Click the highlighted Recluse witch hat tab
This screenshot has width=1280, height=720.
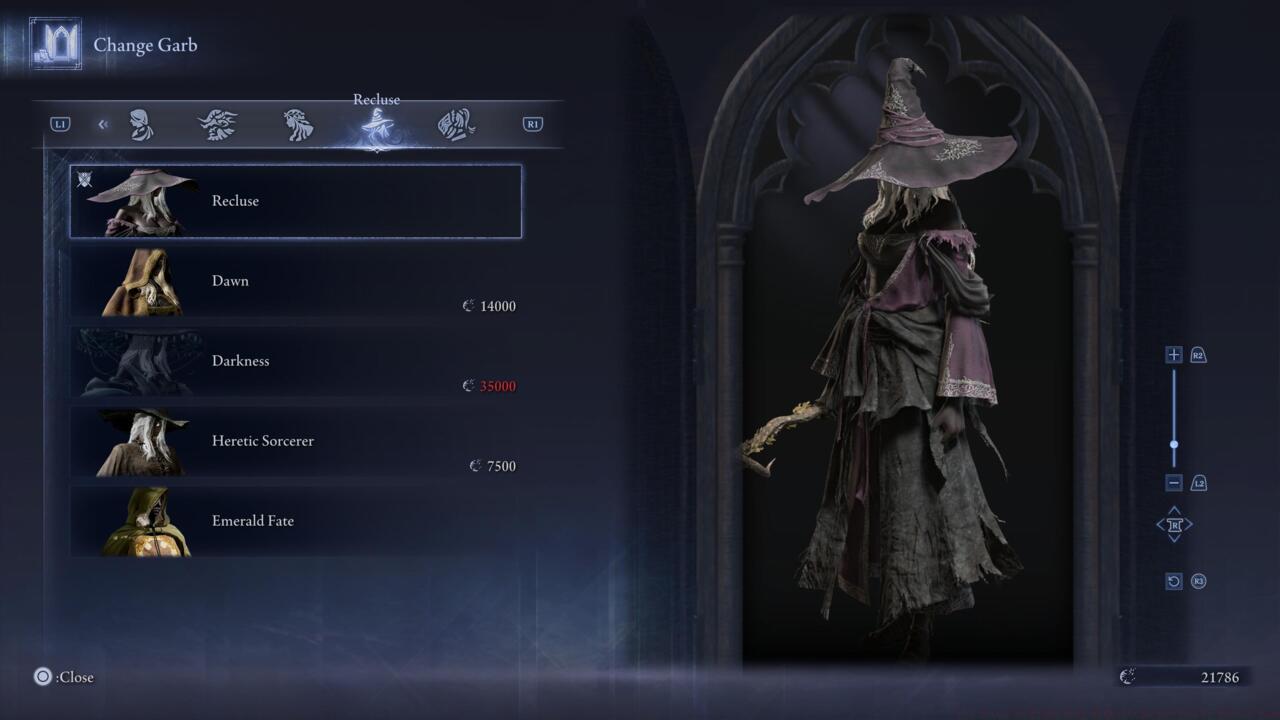376,126
